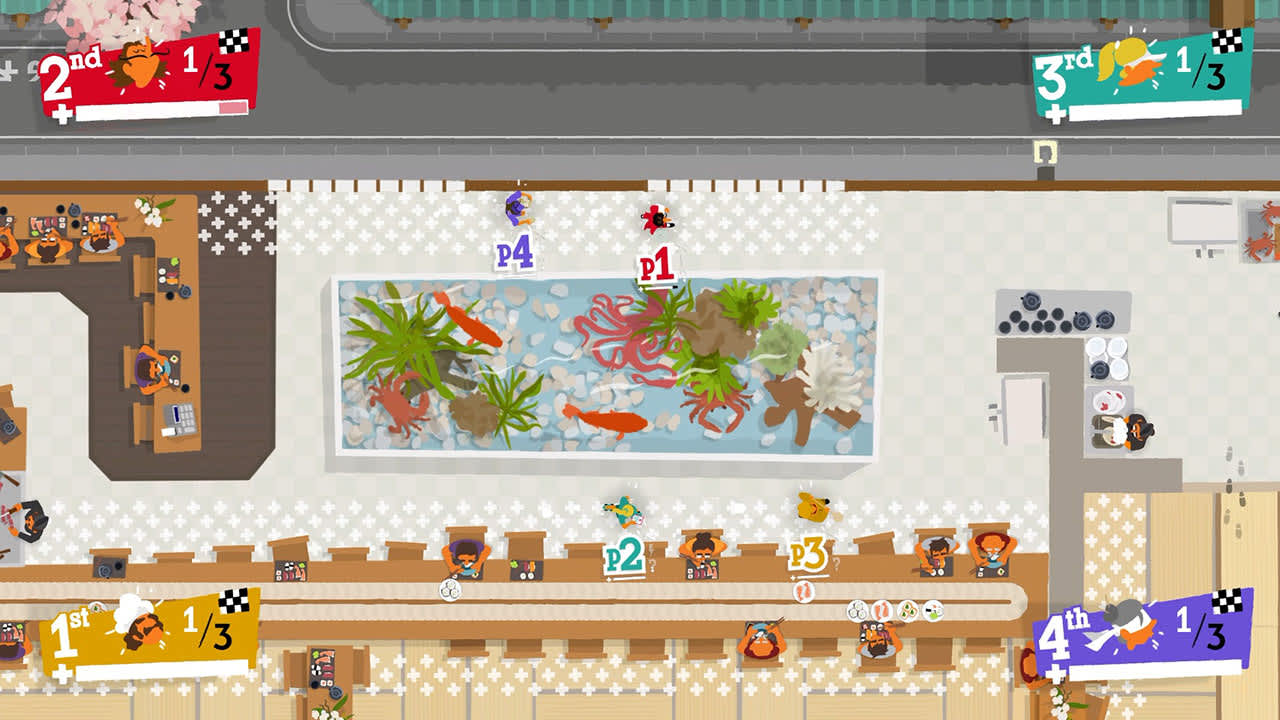This screenshot has width=1280, height=720.
Task: Click the salmon sashimi plate near P3
Action: pyautogui.click(x=803, y=592)
